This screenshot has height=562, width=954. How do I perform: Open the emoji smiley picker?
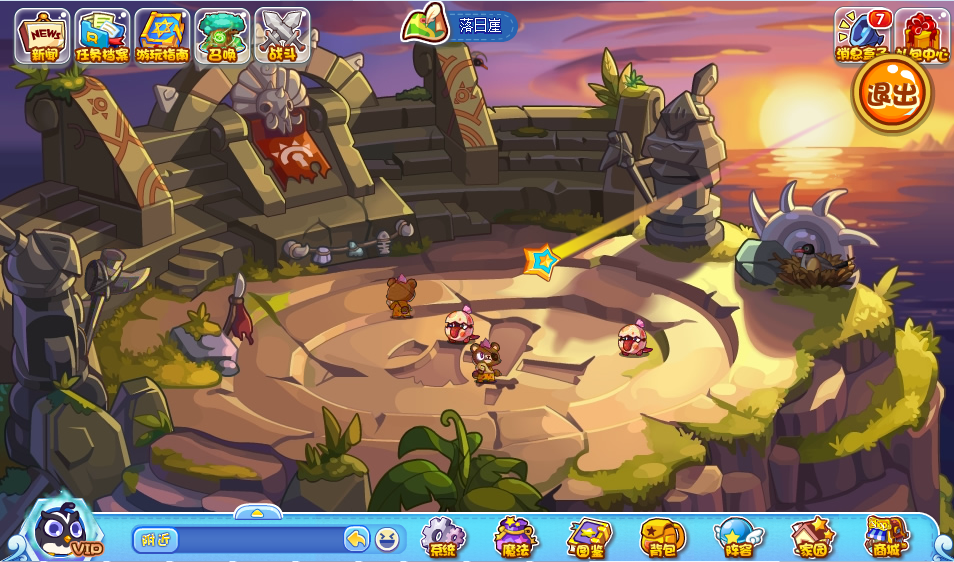click(x=386, y=540)
